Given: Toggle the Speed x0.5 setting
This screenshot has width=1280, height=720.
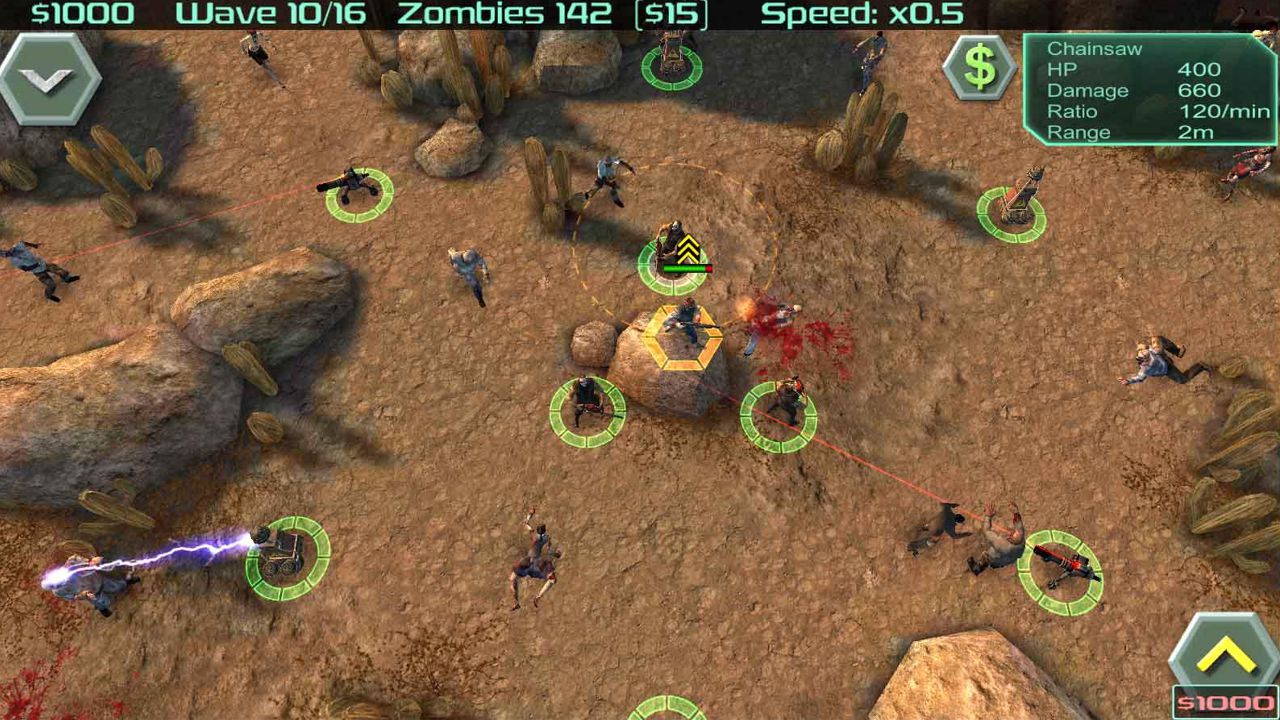Looking at the screenshot, I should [862, 14].
